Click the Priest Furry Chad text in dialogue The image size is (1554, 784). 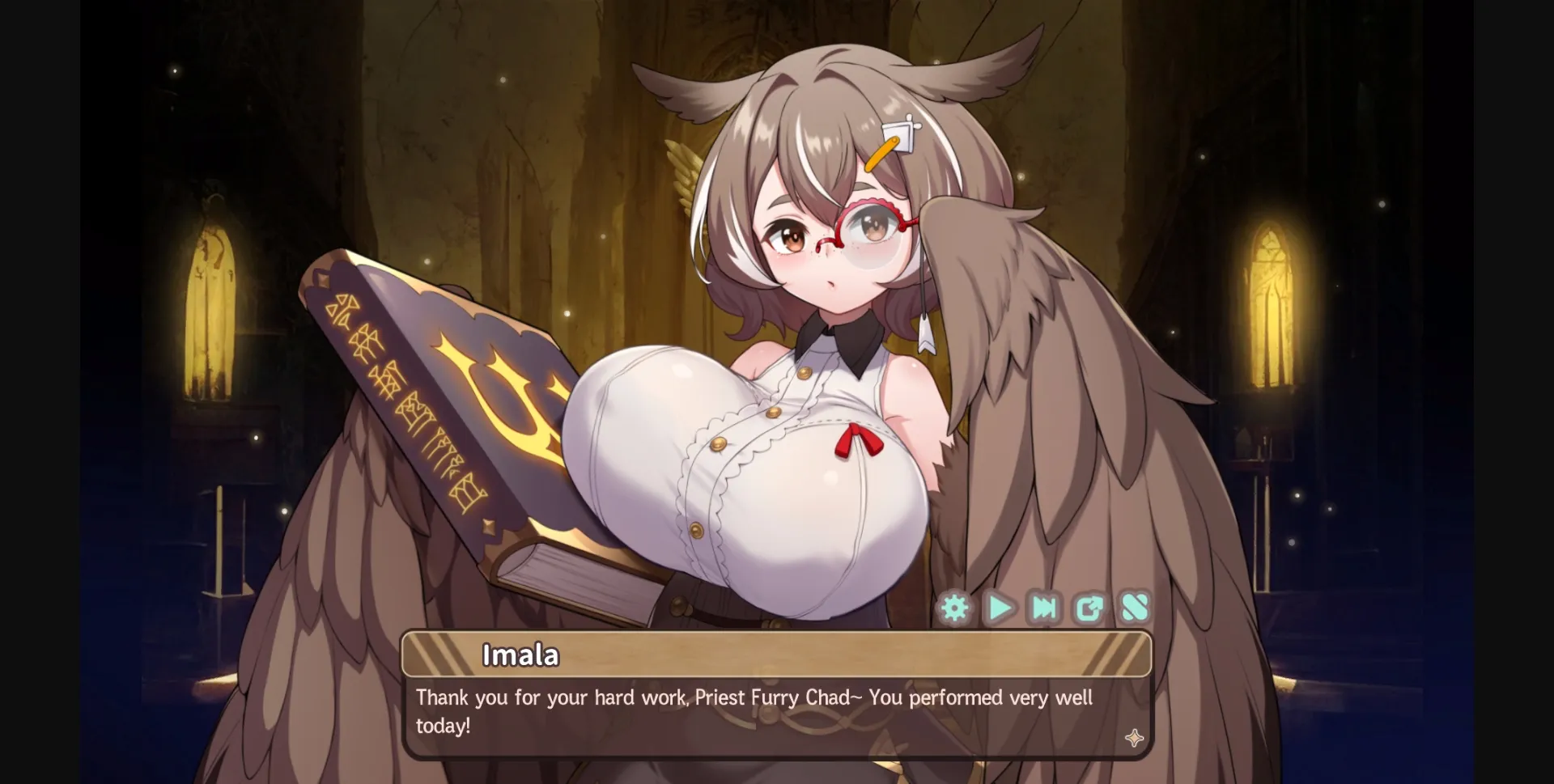773,697
